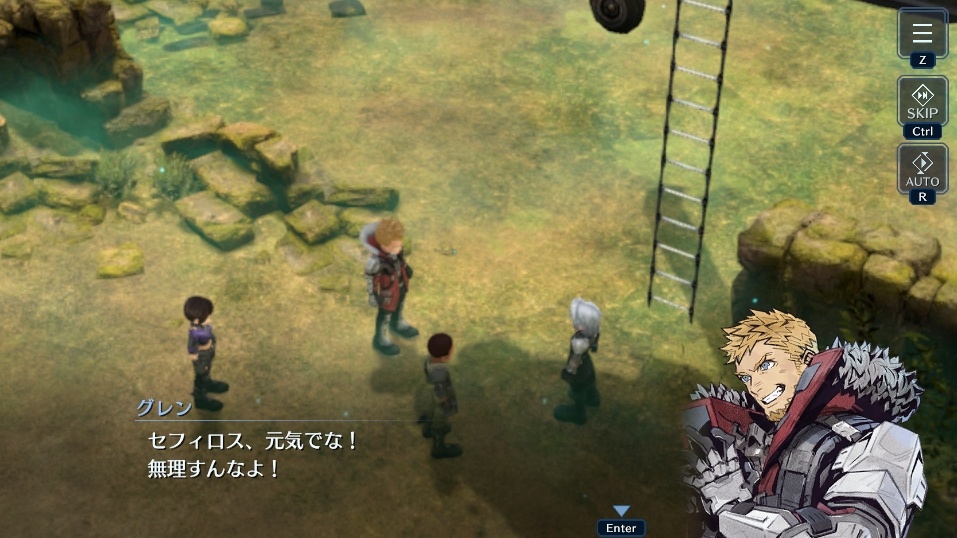
Task: Open the hamburger menu button
Action: (922, 32)
